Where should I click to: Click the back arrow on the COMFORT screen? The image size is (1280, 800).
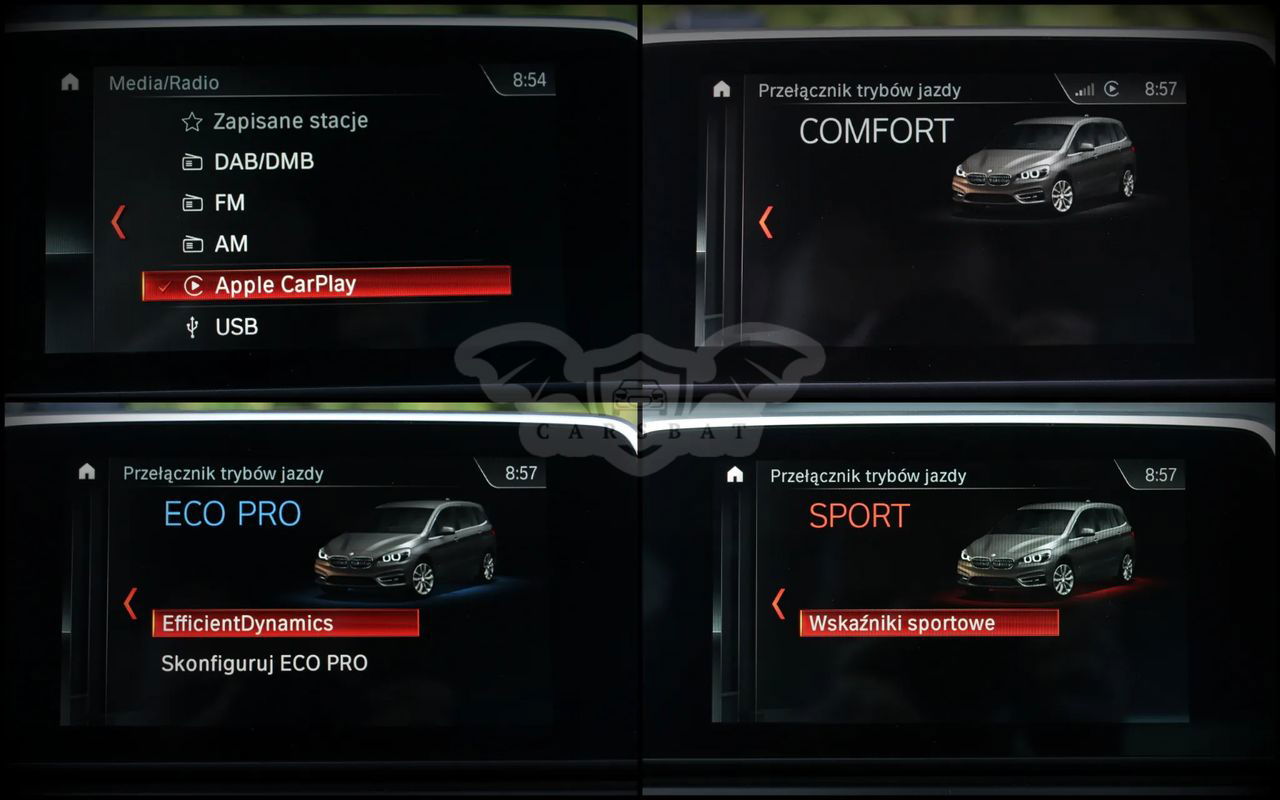point(766,221)
